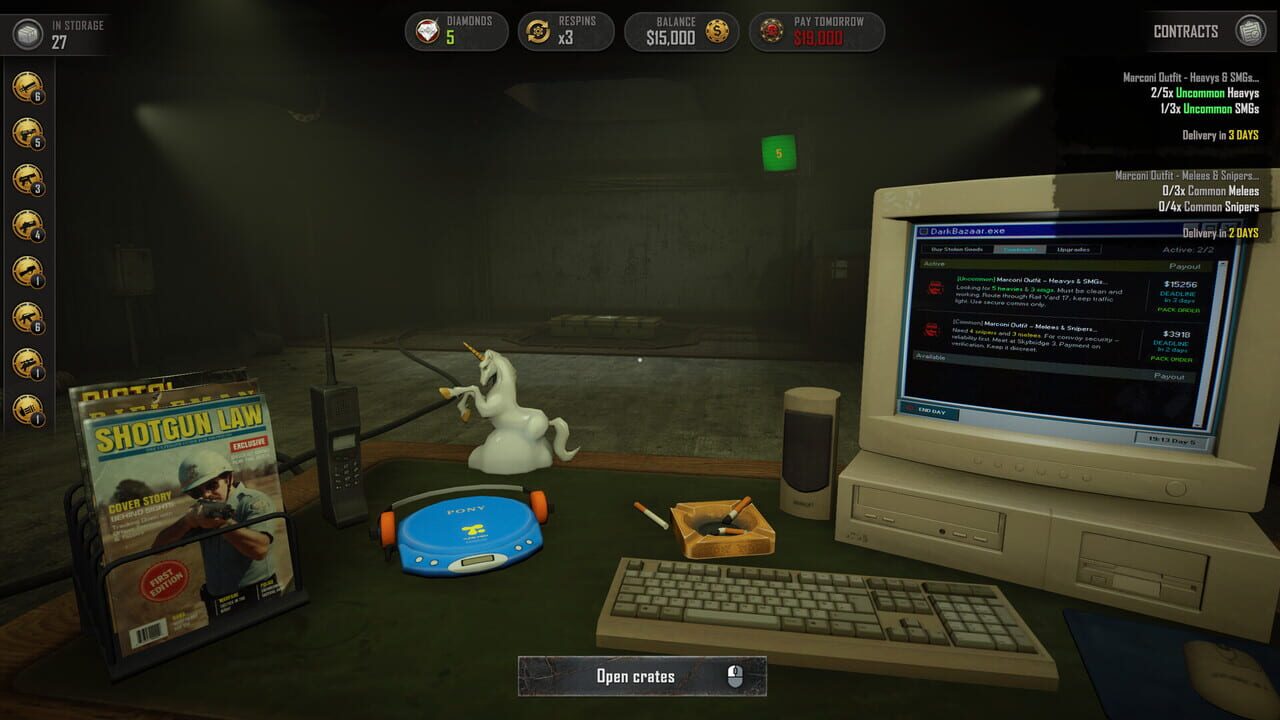Screen dimensions: 1280x720
Task: Expand the Available contracts section
Action: 930,355
